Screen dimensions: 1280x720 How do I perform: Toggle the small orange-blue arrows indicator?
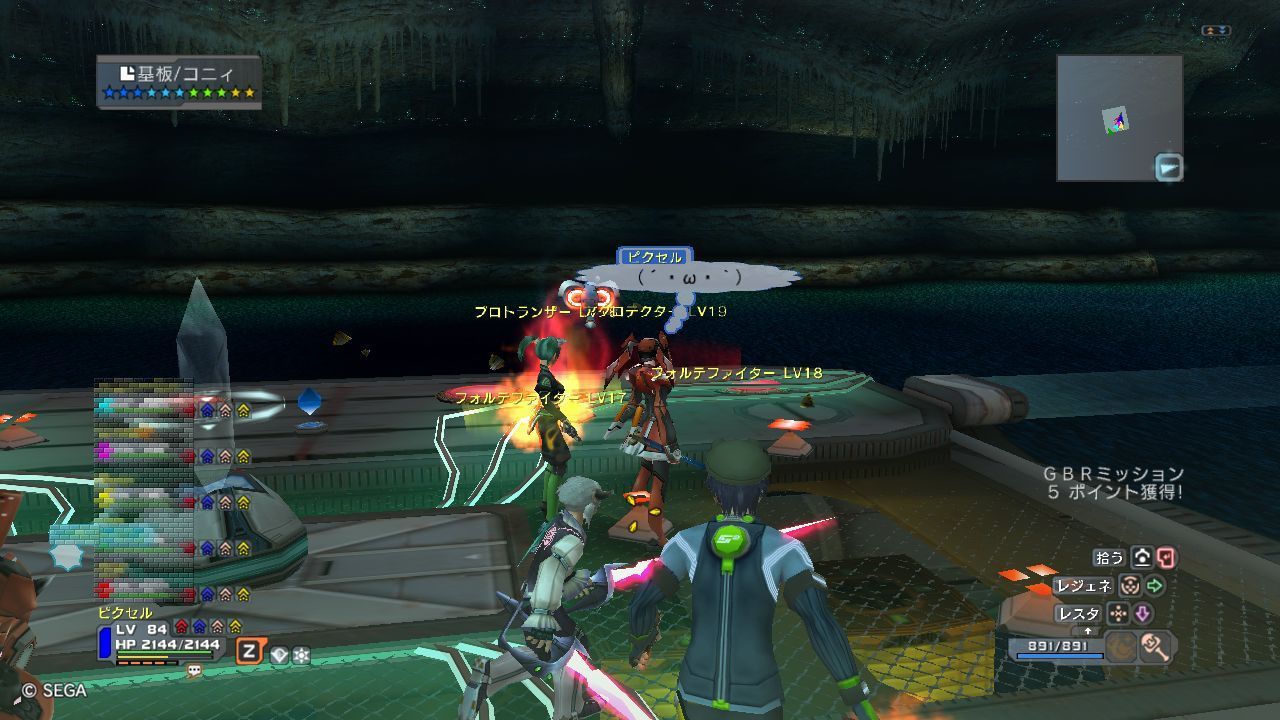point(1215,31)
